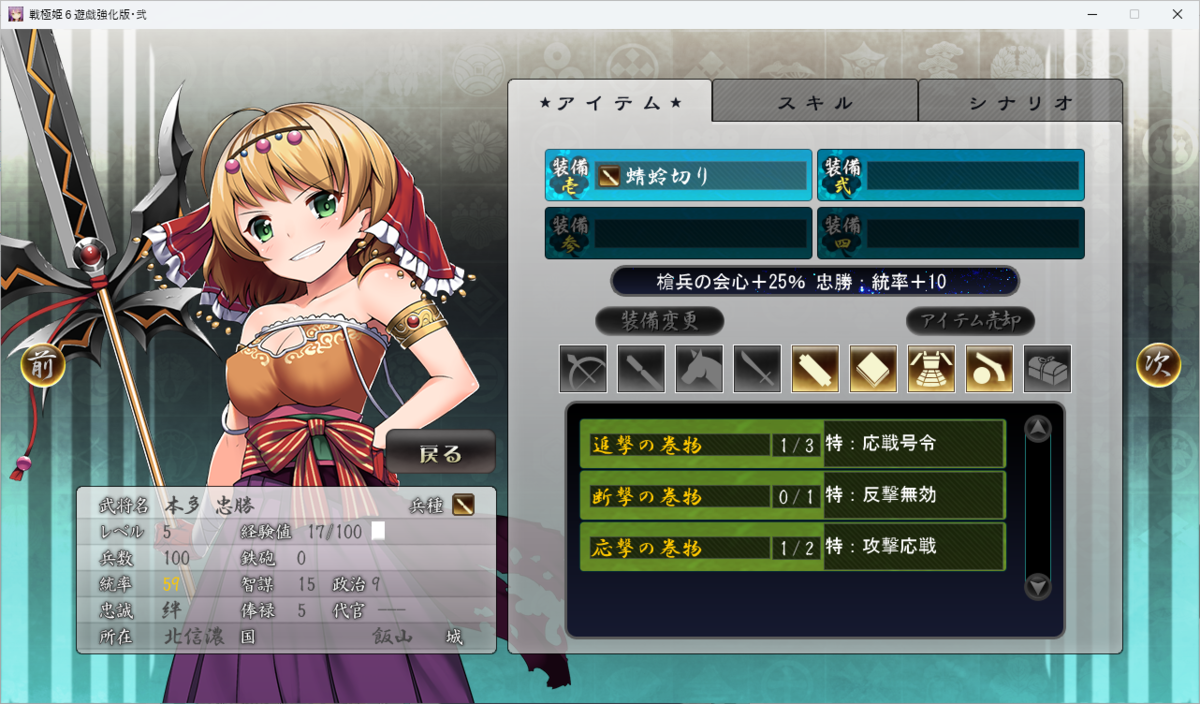Image resolution: width=1200 pixels, height=704 pixels.
Task: Click the アイテム売却 sell button
Action: (970, 321)
